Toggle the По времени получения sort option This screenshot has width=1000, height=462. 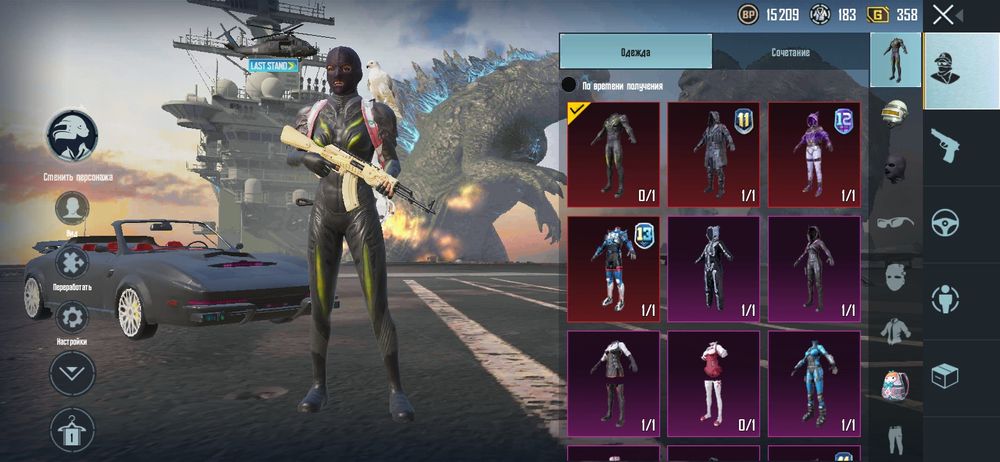[x=569, y=85]
